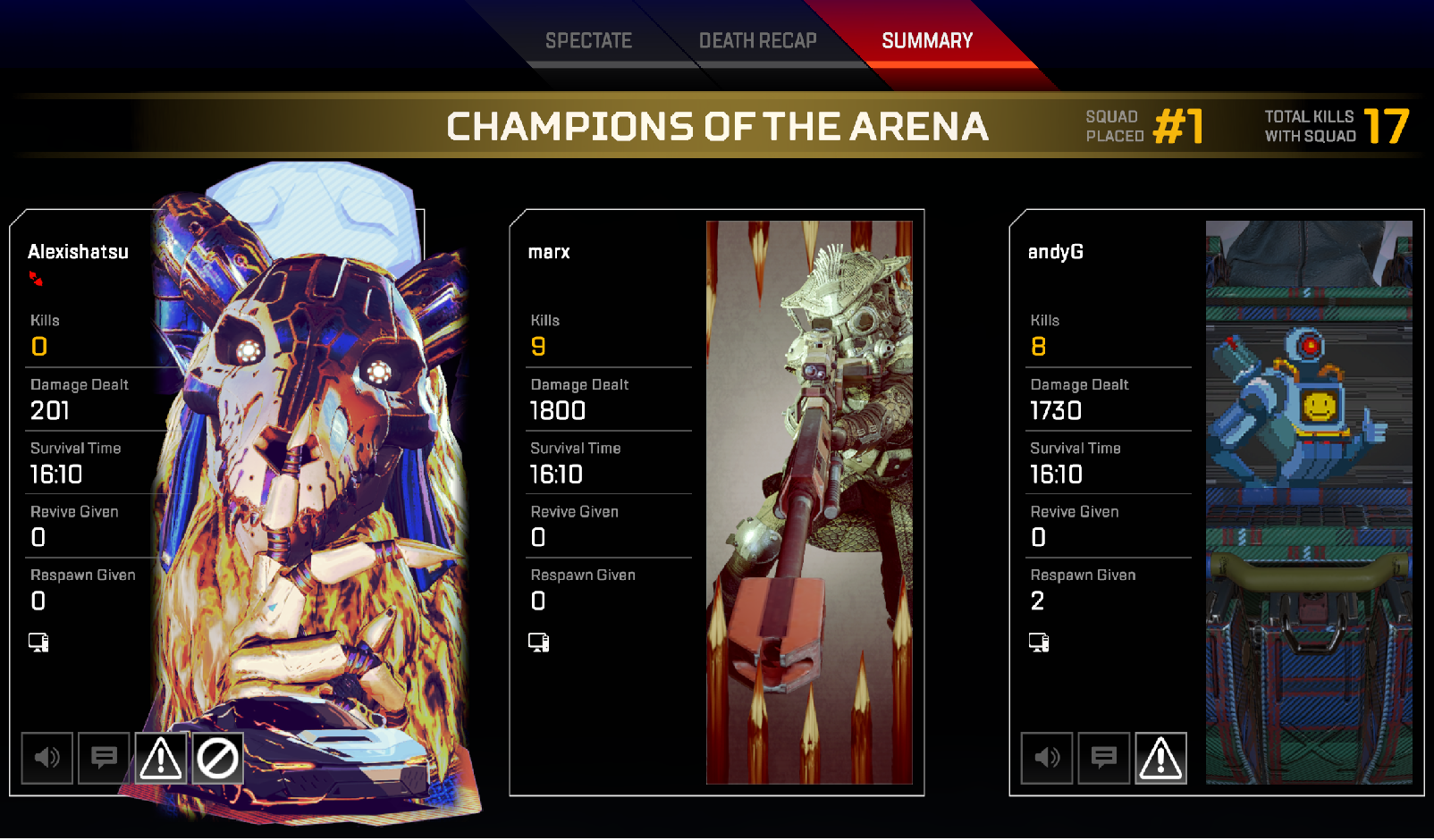Block player Alexishatsu
Viewport: 1434px width, 840px height.
point(218,758)
